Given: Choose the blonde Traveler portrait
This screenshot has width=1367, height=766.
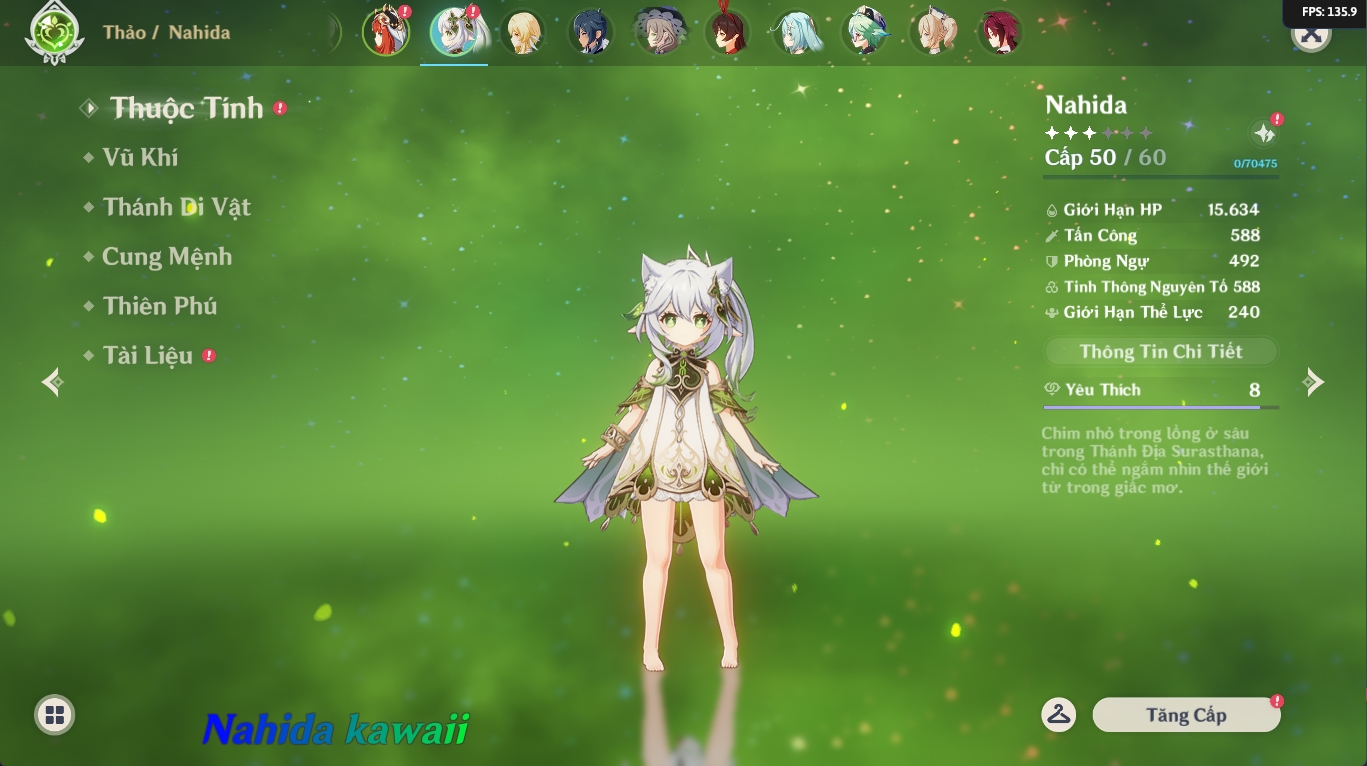Looking at the screenshot, I should point(522,32).
